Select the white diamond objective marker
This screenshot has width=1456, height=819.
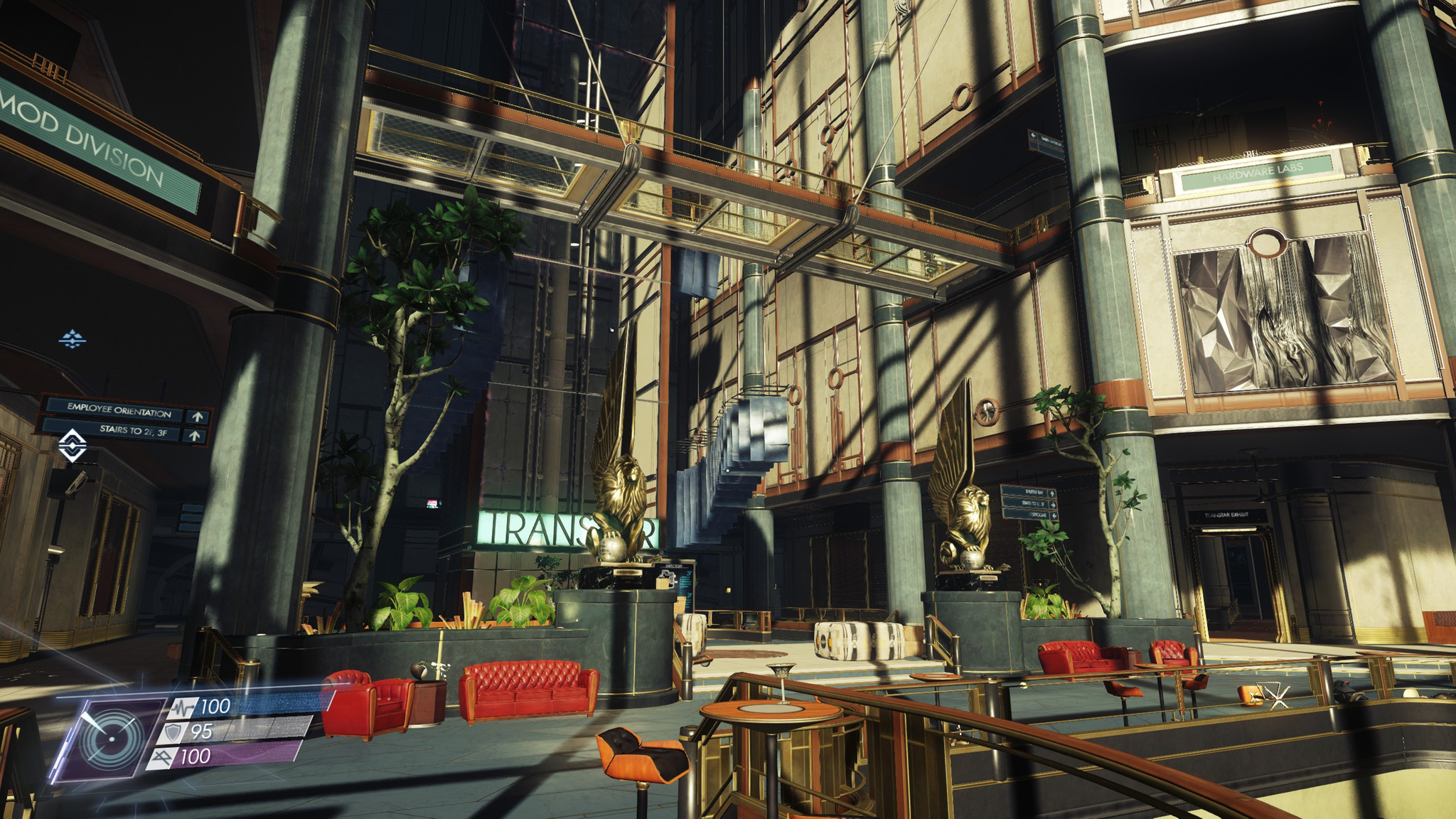coord(73,446)
